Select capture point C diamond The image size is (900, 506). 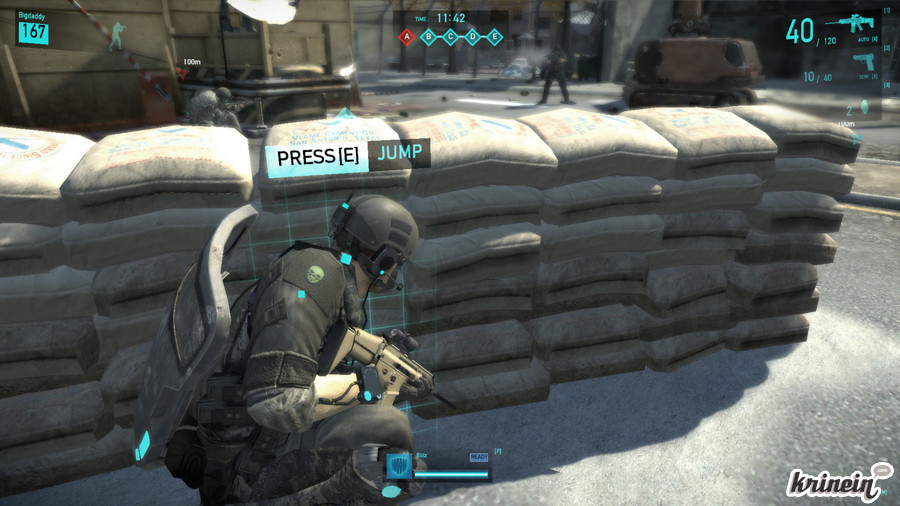click(x=451, y=38)
